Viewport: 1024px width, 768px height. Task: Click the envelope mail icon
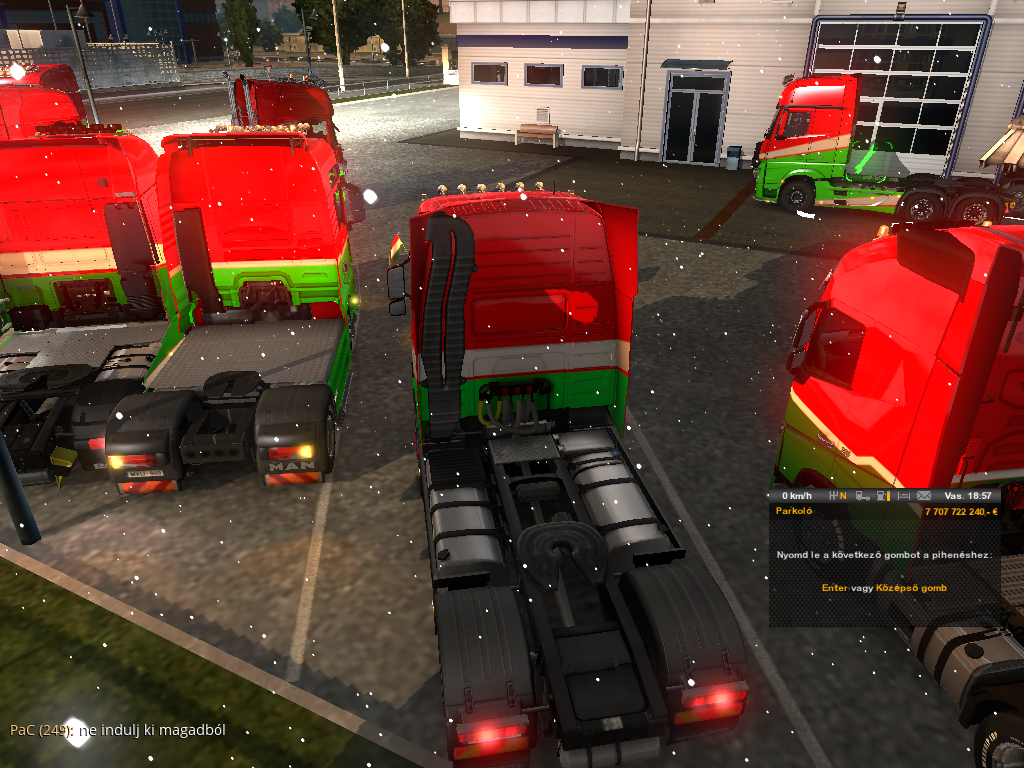(x=923, y=496)
